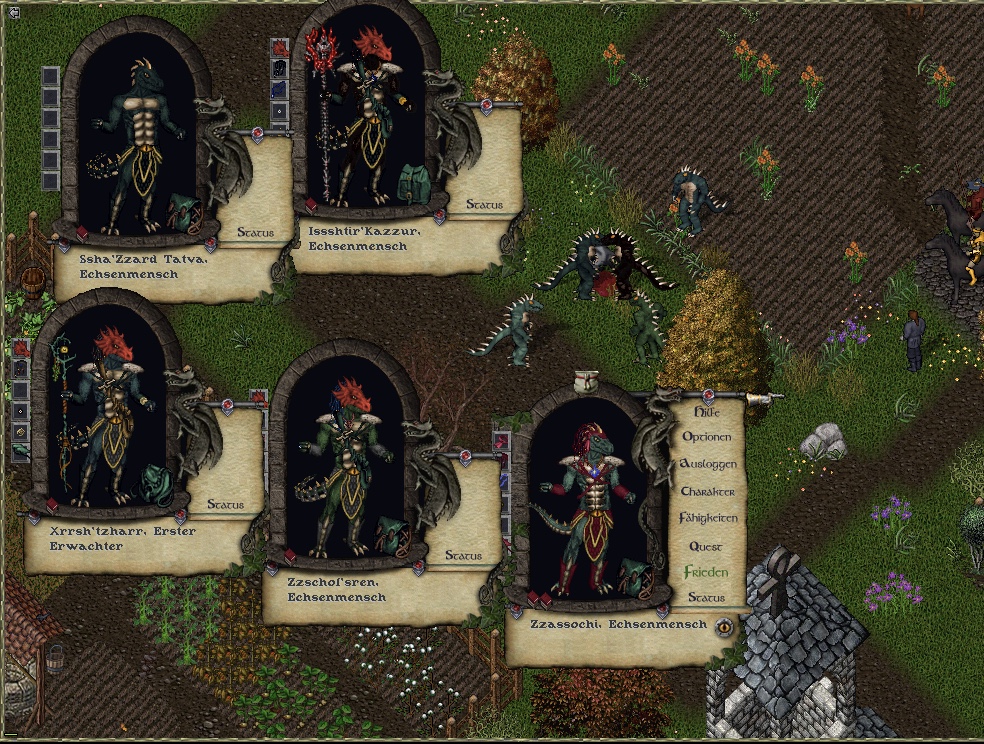Open the Optionen settings
Viewport: 984px width, 744px height.
point(707,437)
